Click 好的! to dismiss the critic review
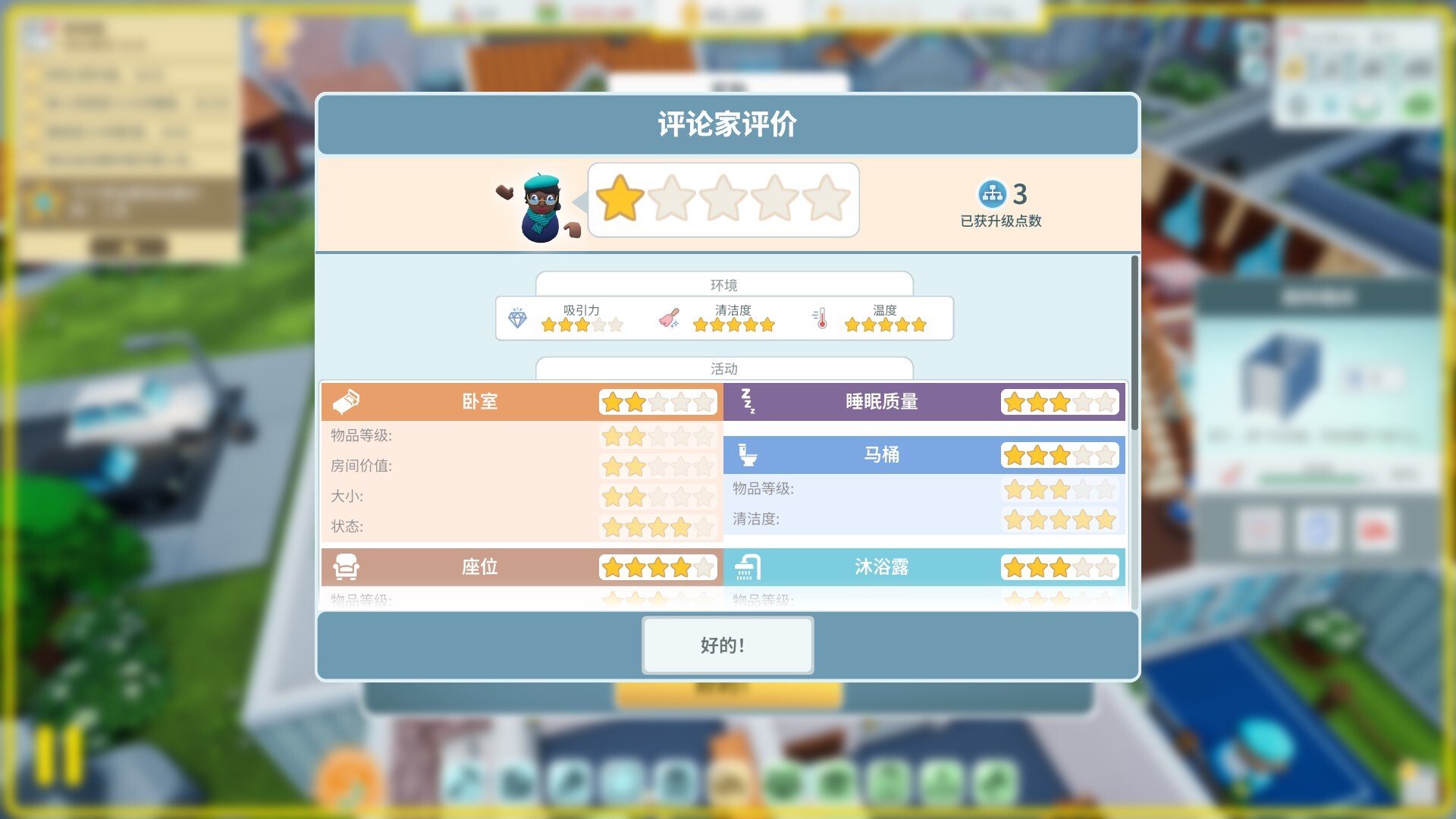This screenshot has width=1456, height=819. [x=727, y=645]
